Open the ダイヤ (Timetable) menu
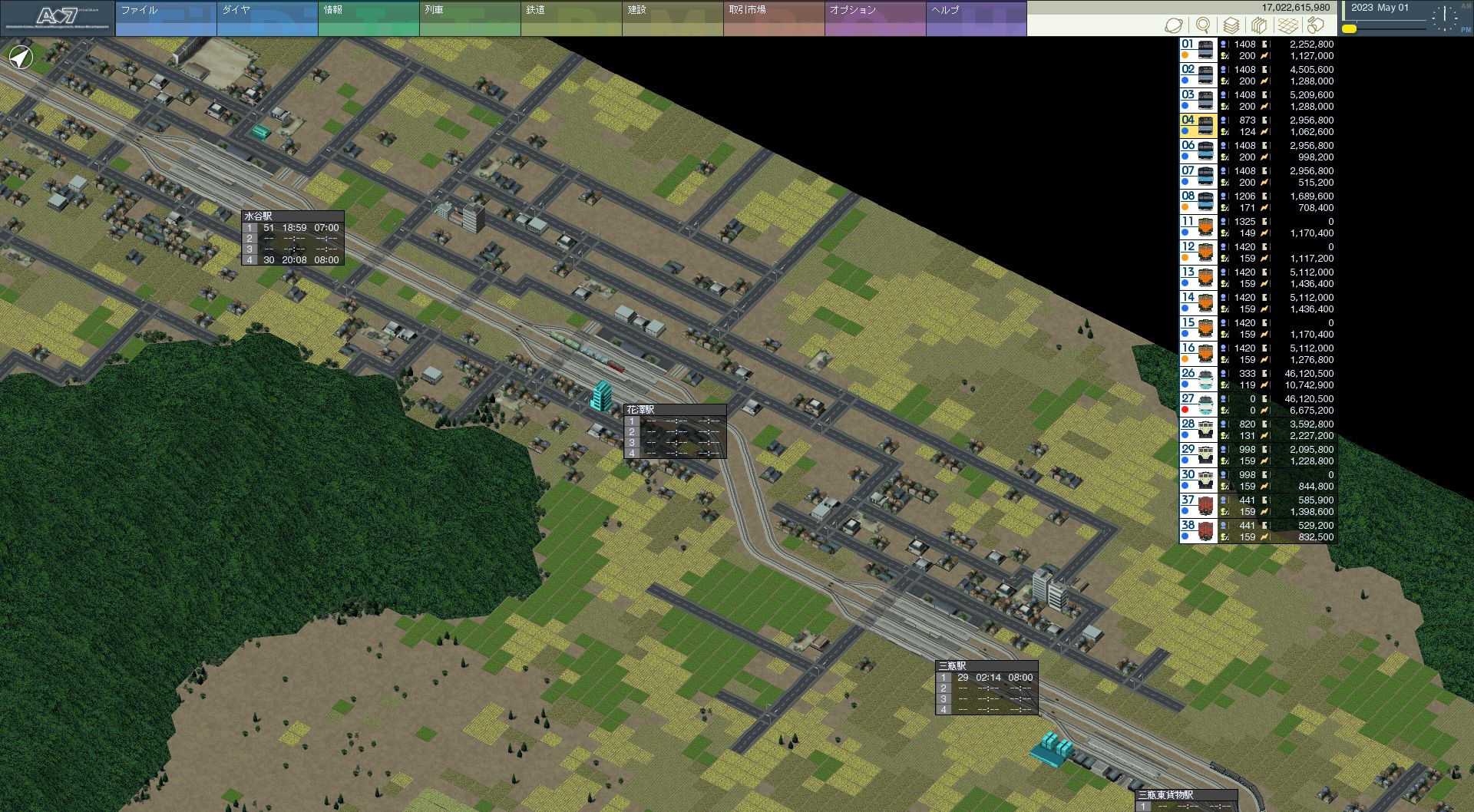The height and width of the screenshot is (812, 1474). click(x=266, y=18)
